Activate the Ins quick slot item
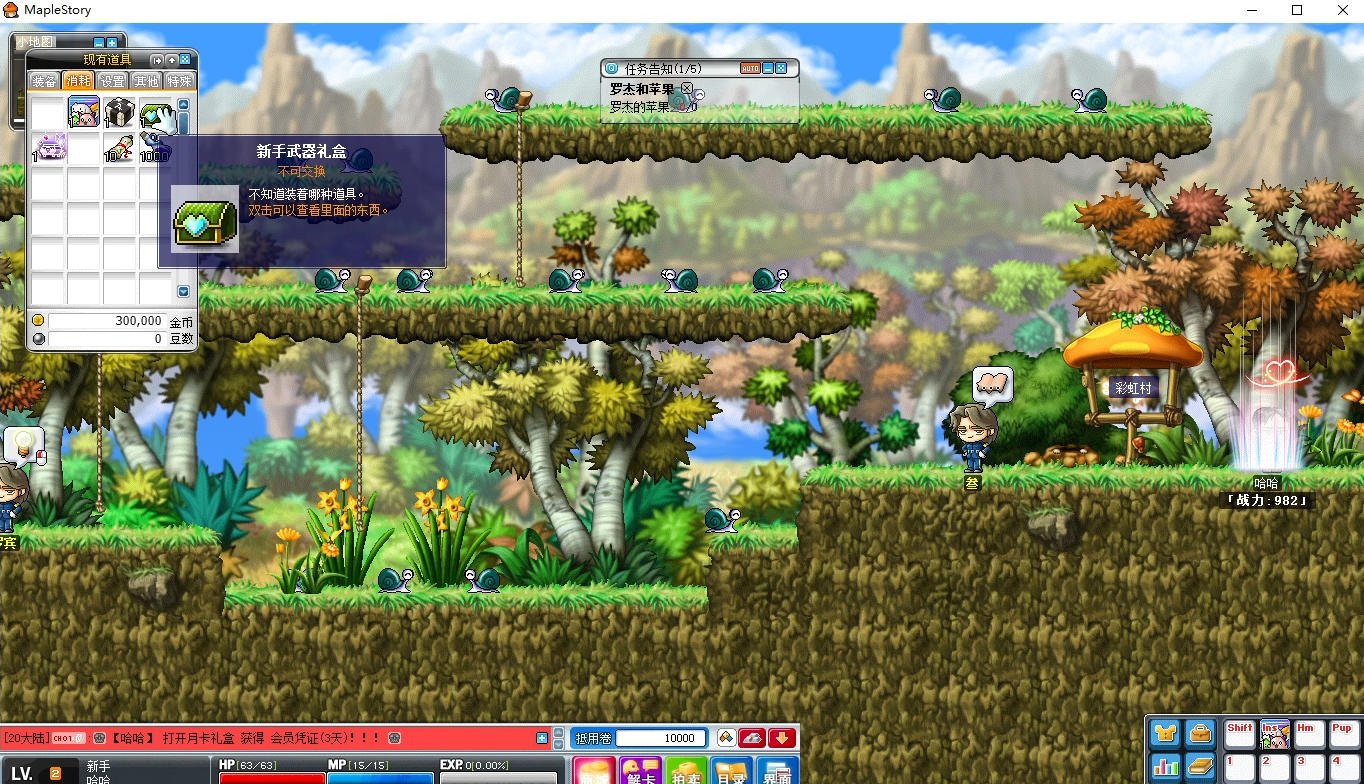 coord(1274,735)
